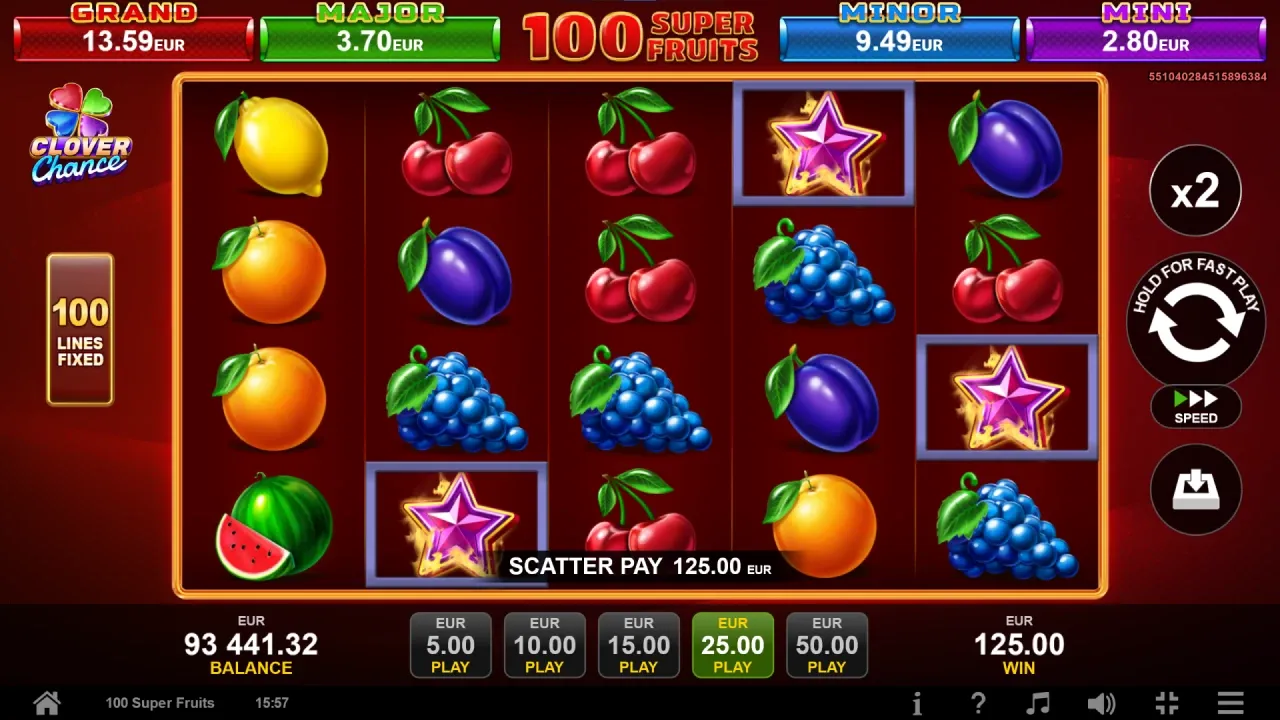Return to lobby with the home icon
1280x720 pixels.
(46, 702)
